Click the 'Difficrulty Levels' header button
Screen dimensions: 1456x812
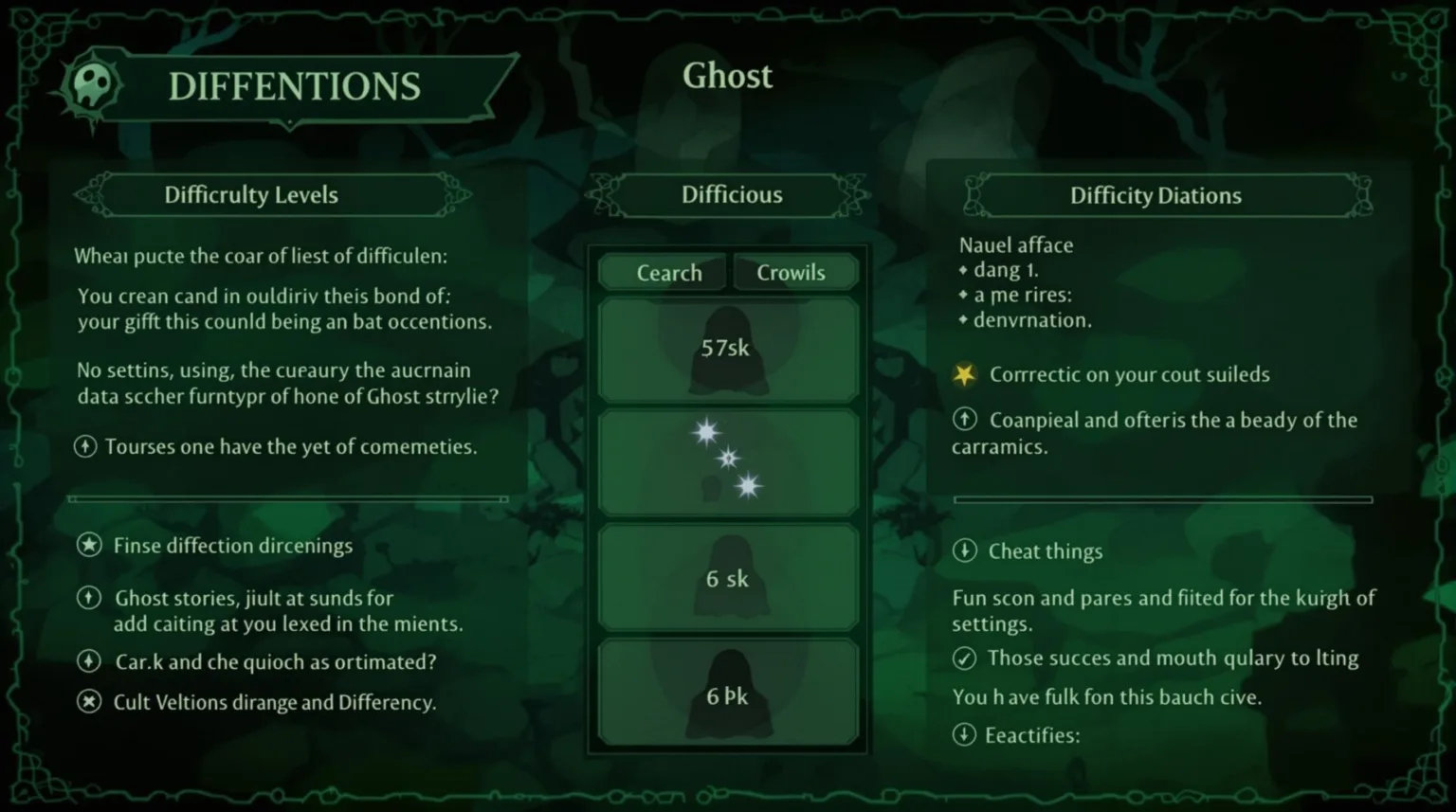[x=250, y=195]
